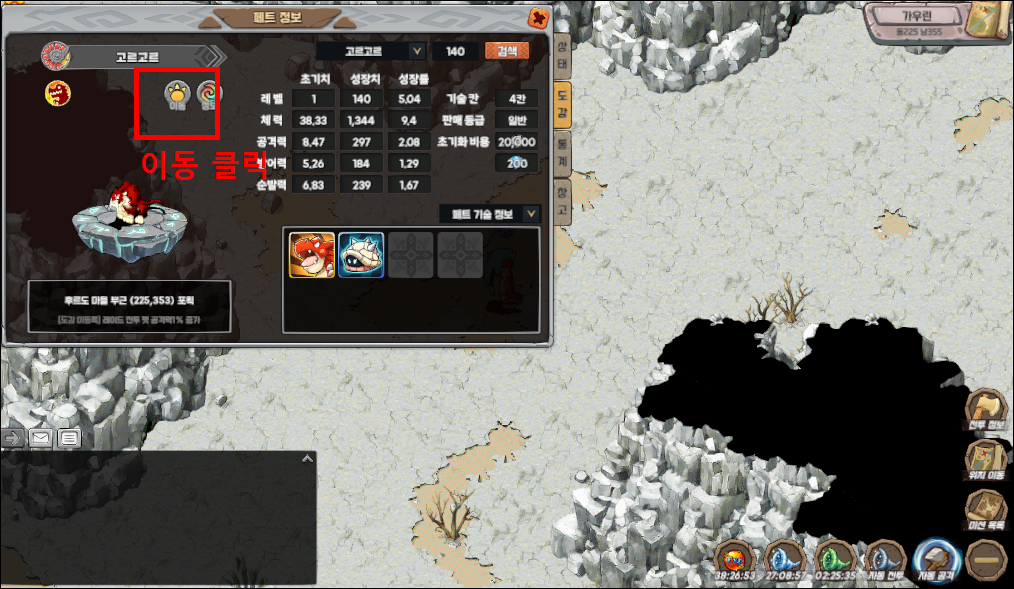Close the 페트 정보 window
Screen dimensions: 1014x589
[x=539, y=18]
